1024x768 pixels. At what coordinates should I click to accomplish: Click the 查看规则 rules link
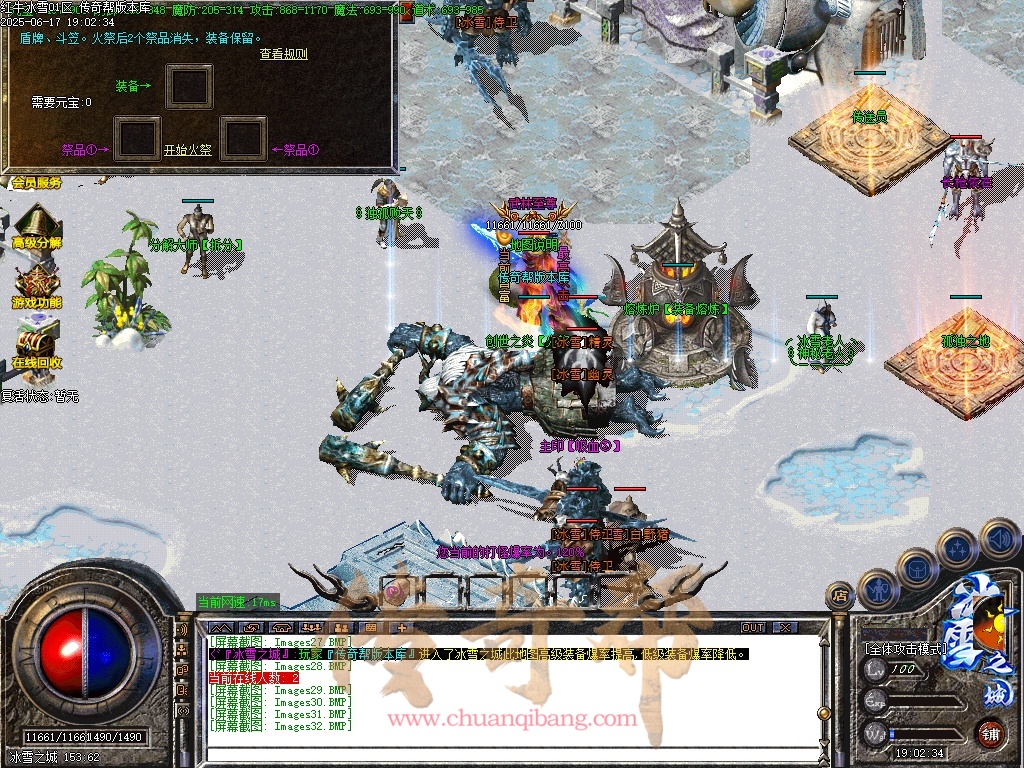(283, 54)
